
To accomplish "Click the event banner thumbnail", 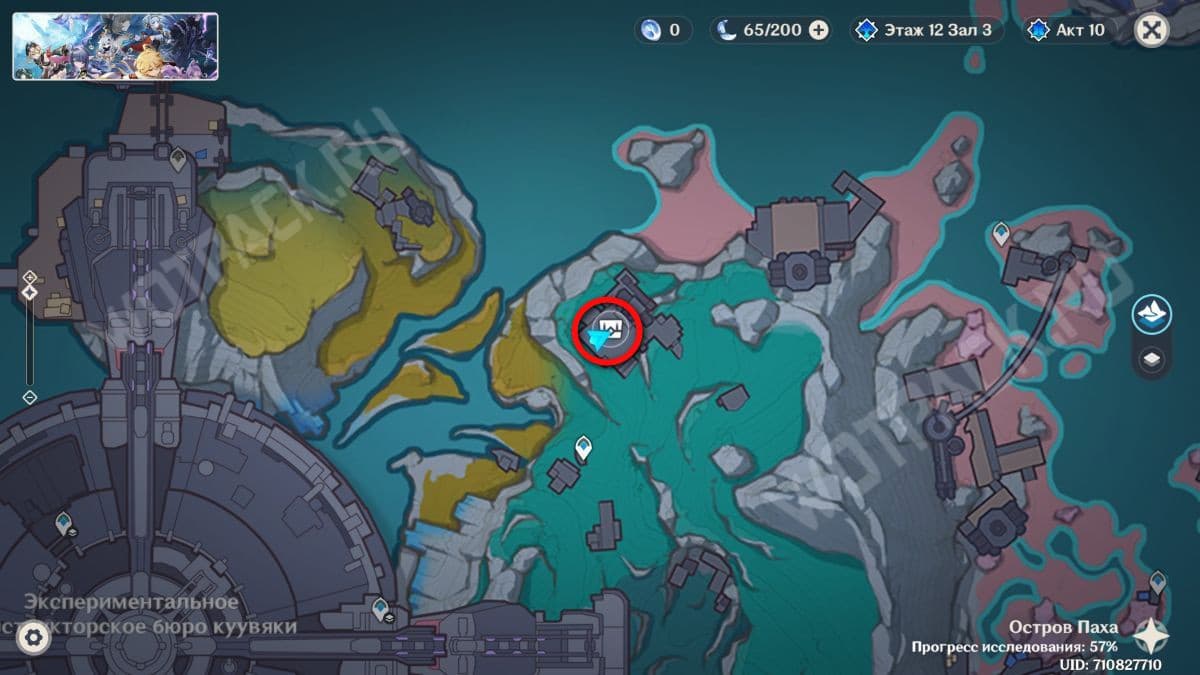I will click(x=115, y=46).
